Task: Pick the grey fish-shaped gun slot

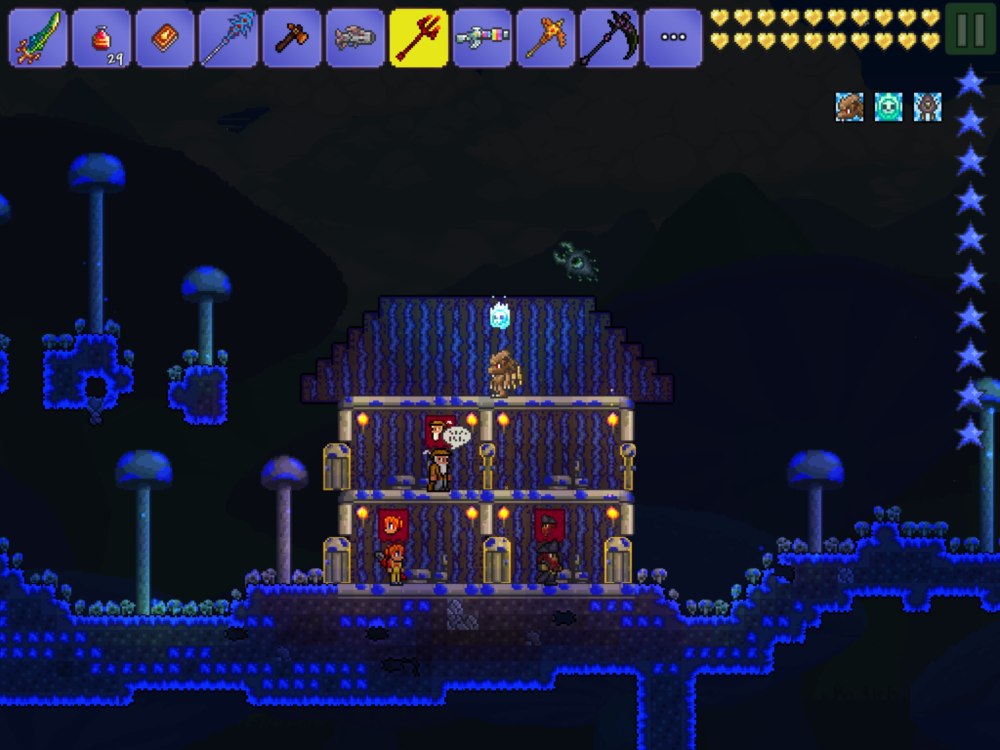Action: tap(355, 38)
